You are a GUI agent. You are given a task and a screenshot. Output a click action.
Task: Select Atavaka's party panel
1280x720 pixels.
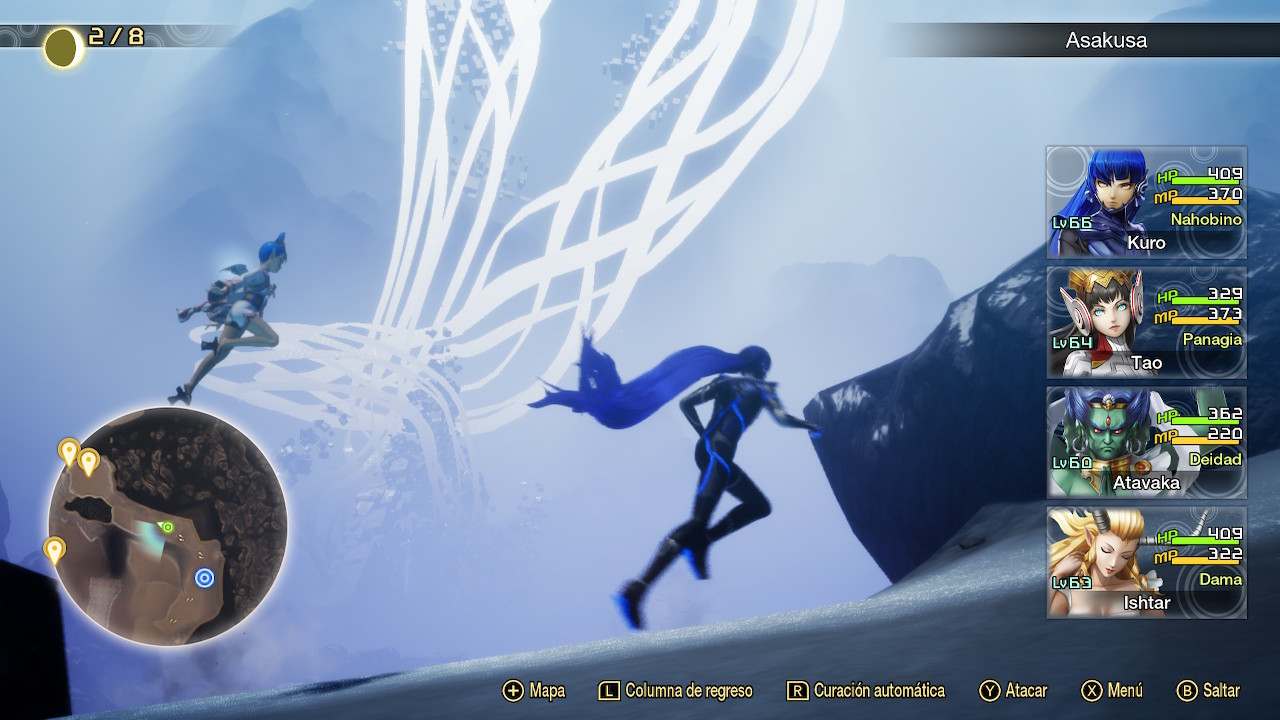click(1146, 442)
